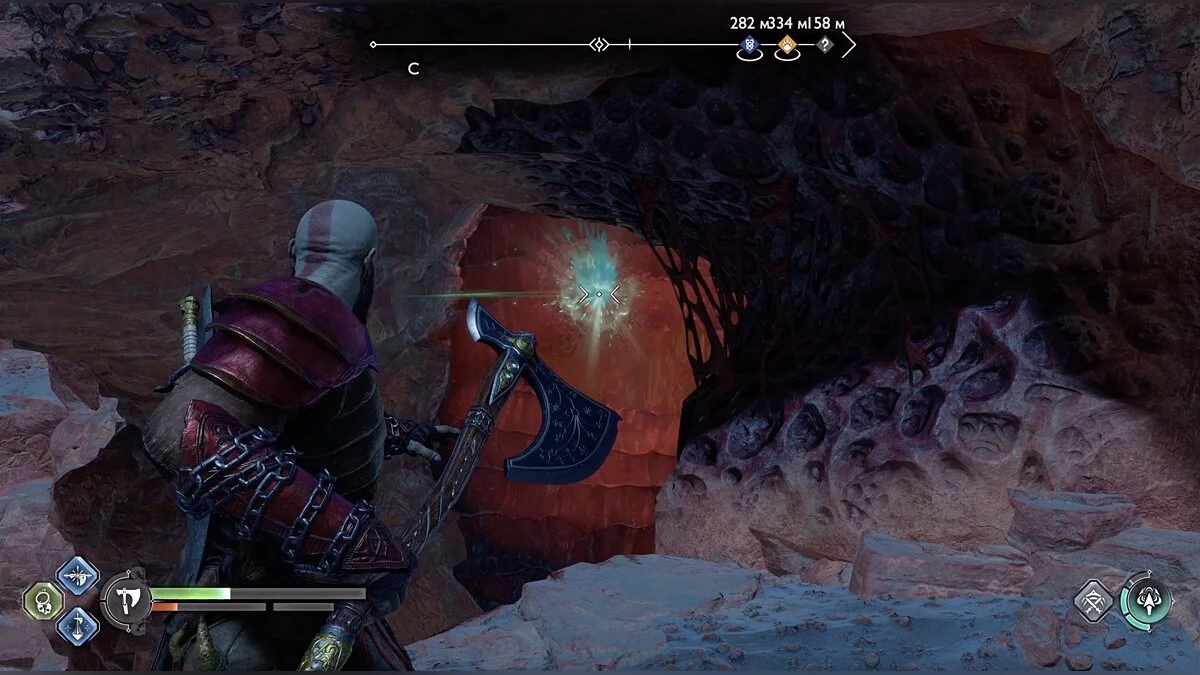Activate the green skull relic ability

coord(44,600)
